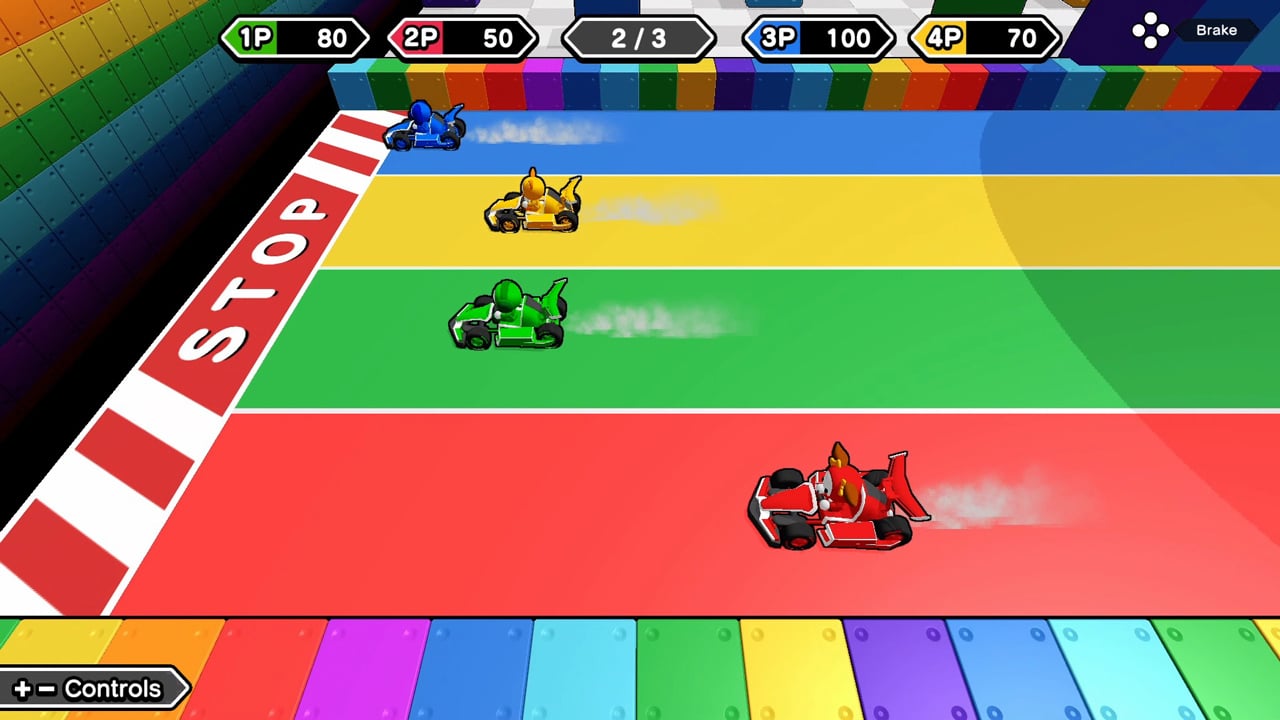
Task: Click the Brake prompt label
Action: pyautogui.click(x=1217, y=30)
